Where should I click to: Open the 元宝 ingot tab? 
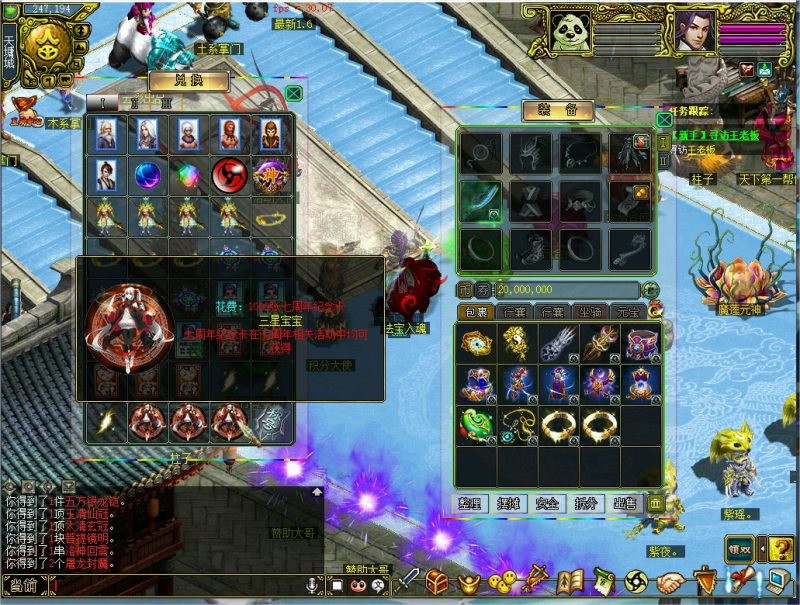point(628,313)
